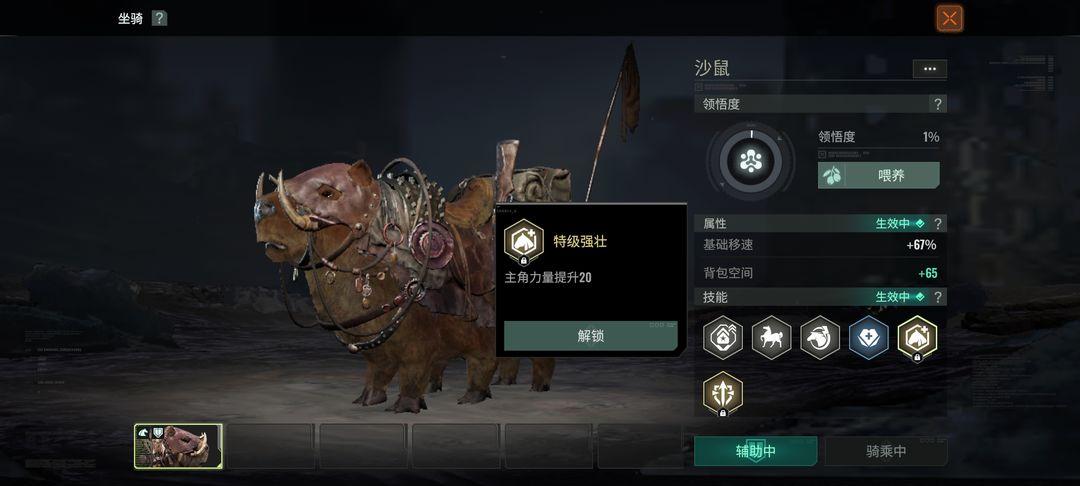
Task: Show help for 坐骑 title question mark
Action: 160,18
